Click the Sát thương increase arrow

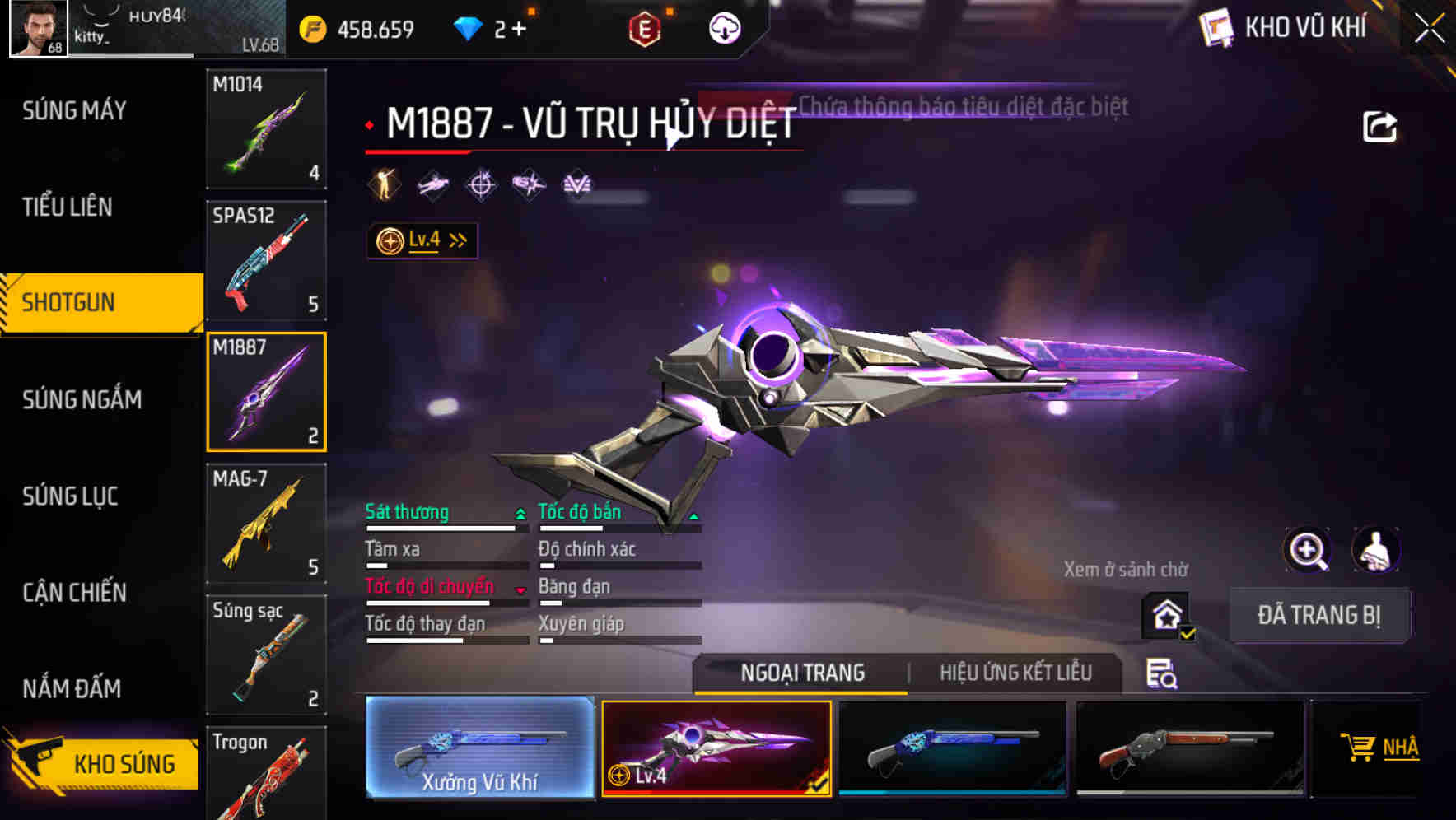point(520,512)
